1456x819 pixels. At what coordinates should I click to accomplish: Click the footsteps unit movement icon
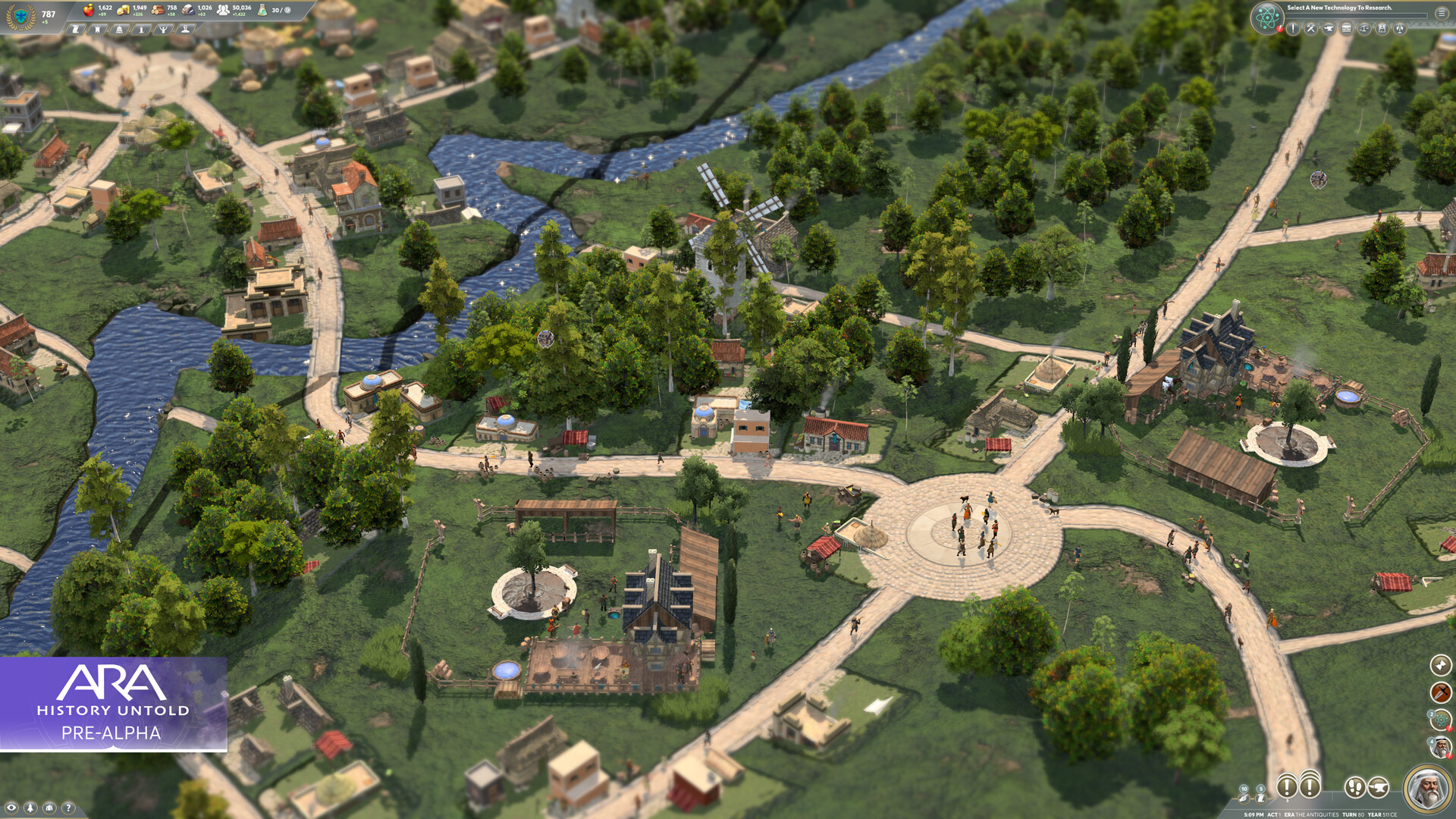tap(1356, 789)
